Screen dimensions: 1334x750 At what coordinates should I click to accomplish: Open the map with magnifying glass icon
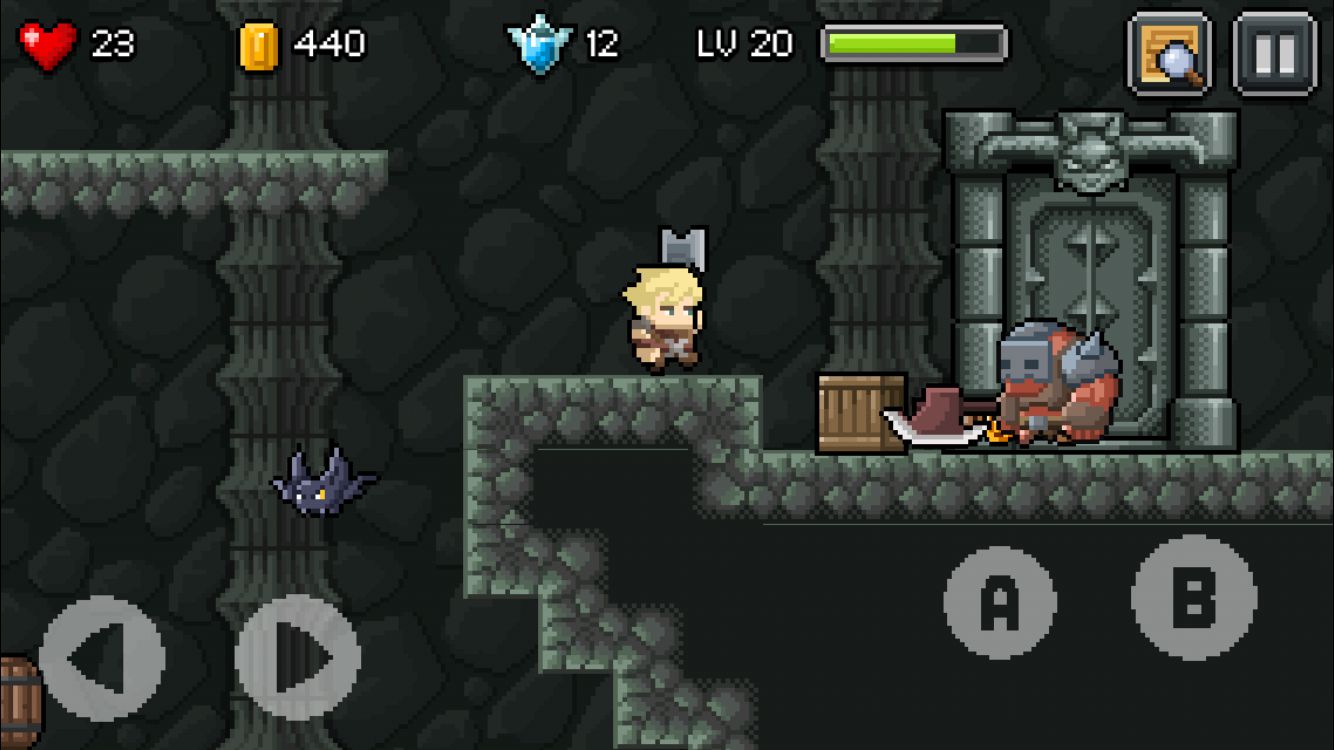coord(1170,54)
